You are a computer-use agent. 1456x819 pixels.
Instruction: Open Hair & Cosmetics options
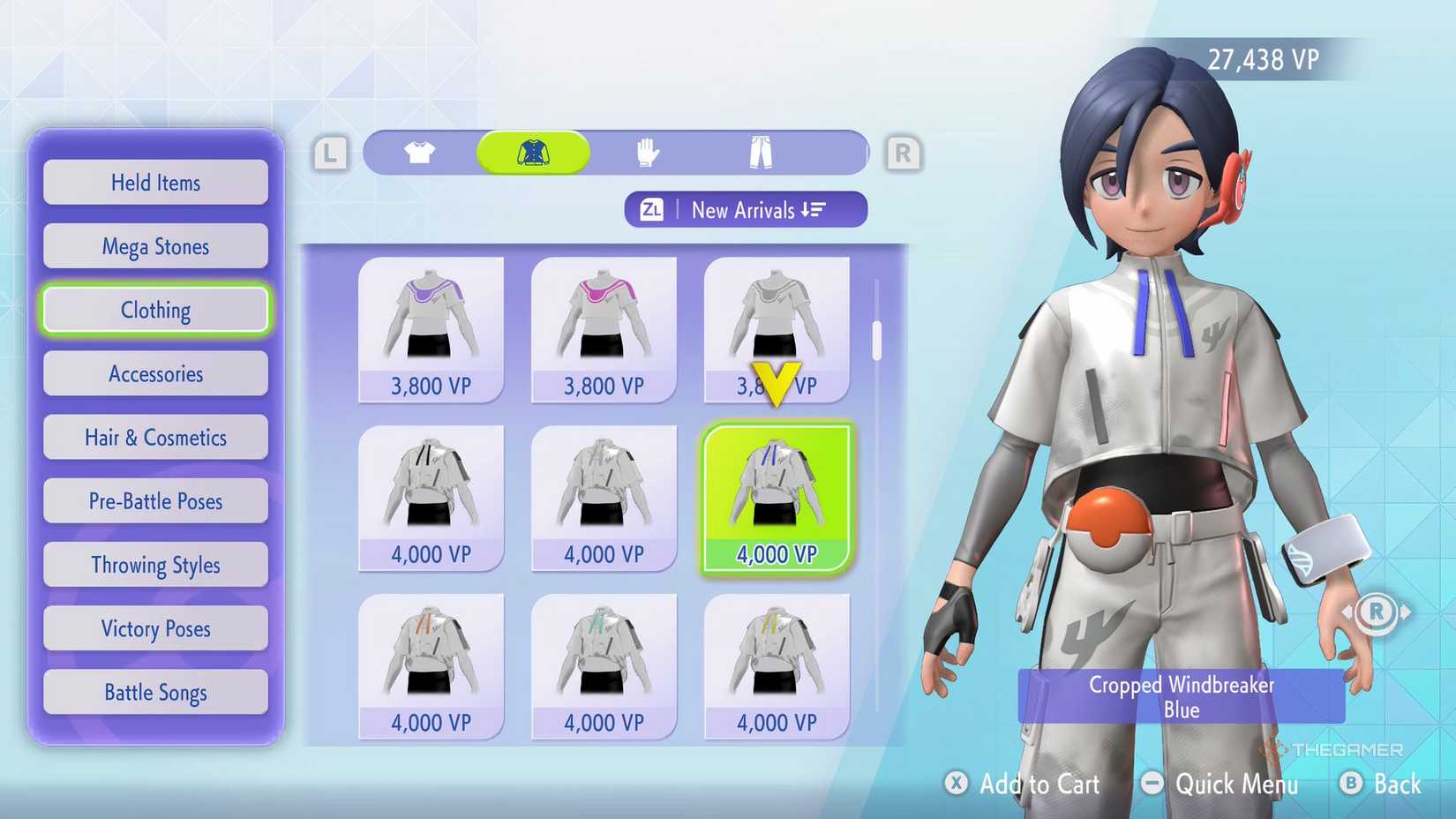coord(155,437)
